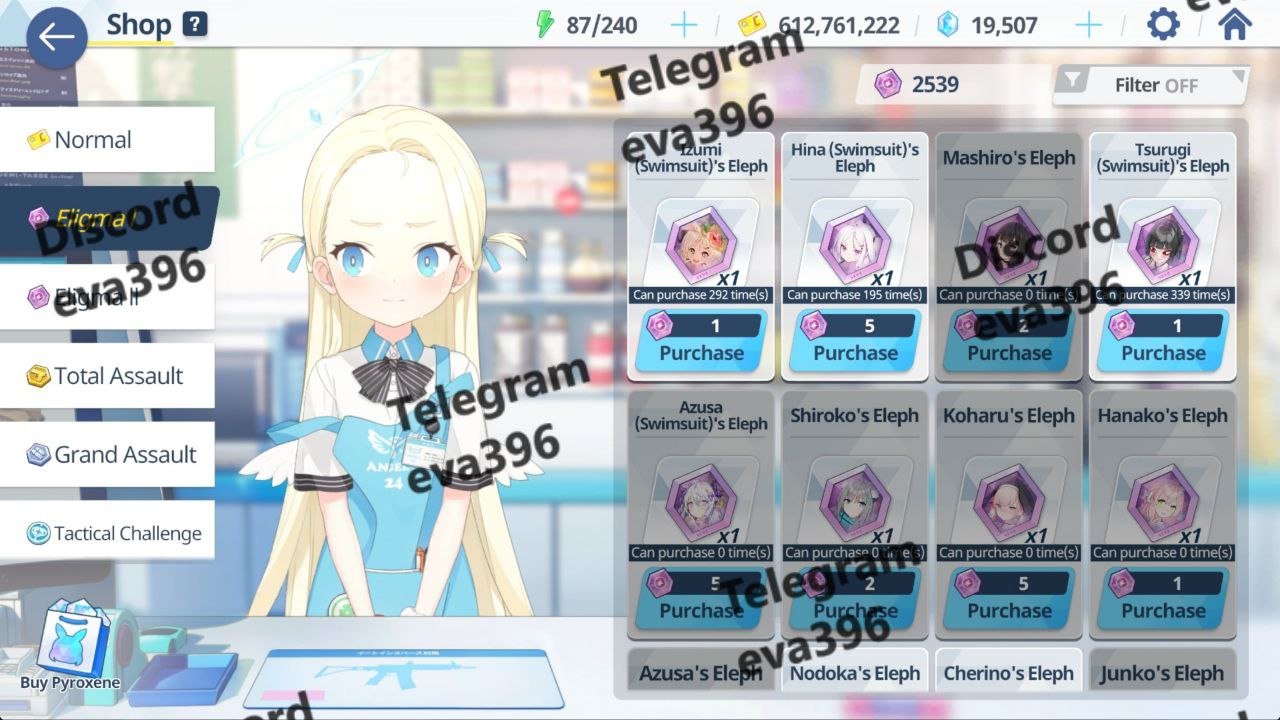The height and width of the screenshot is (720, 1280).
Task: Add more AP with the plus button
Action: click(x=684, y=25)
